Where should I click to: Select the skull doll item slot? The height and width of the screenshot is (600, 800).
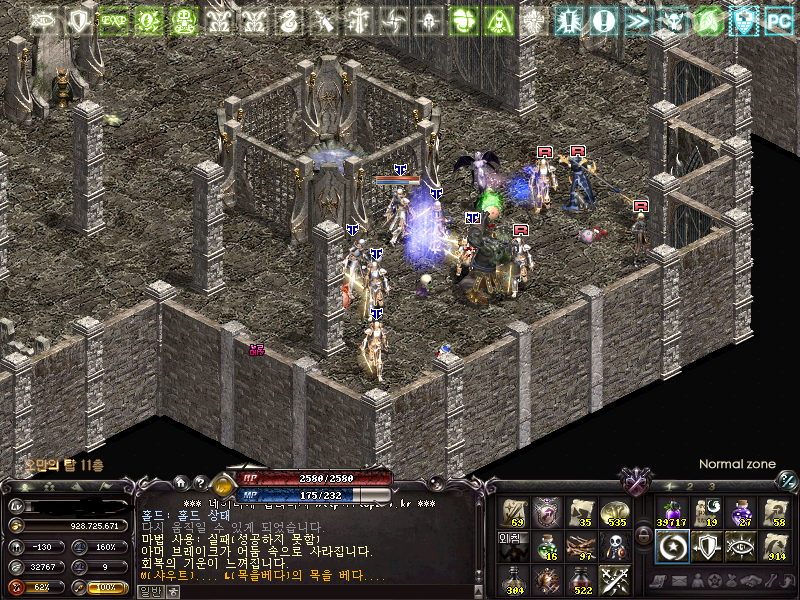click(x=614, y=546)
